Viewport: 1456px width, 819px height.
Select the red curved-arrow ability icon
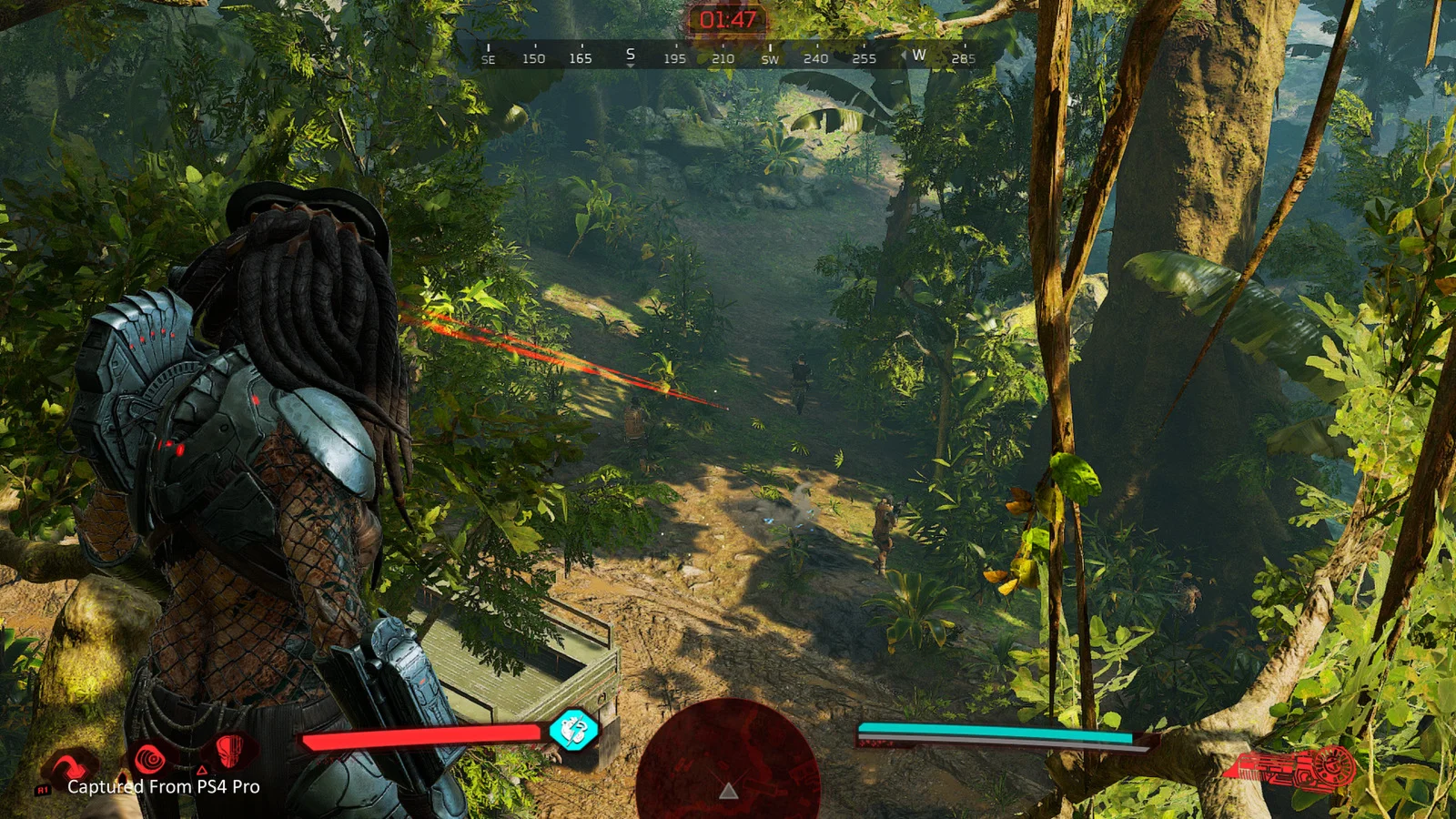point(71,766)
